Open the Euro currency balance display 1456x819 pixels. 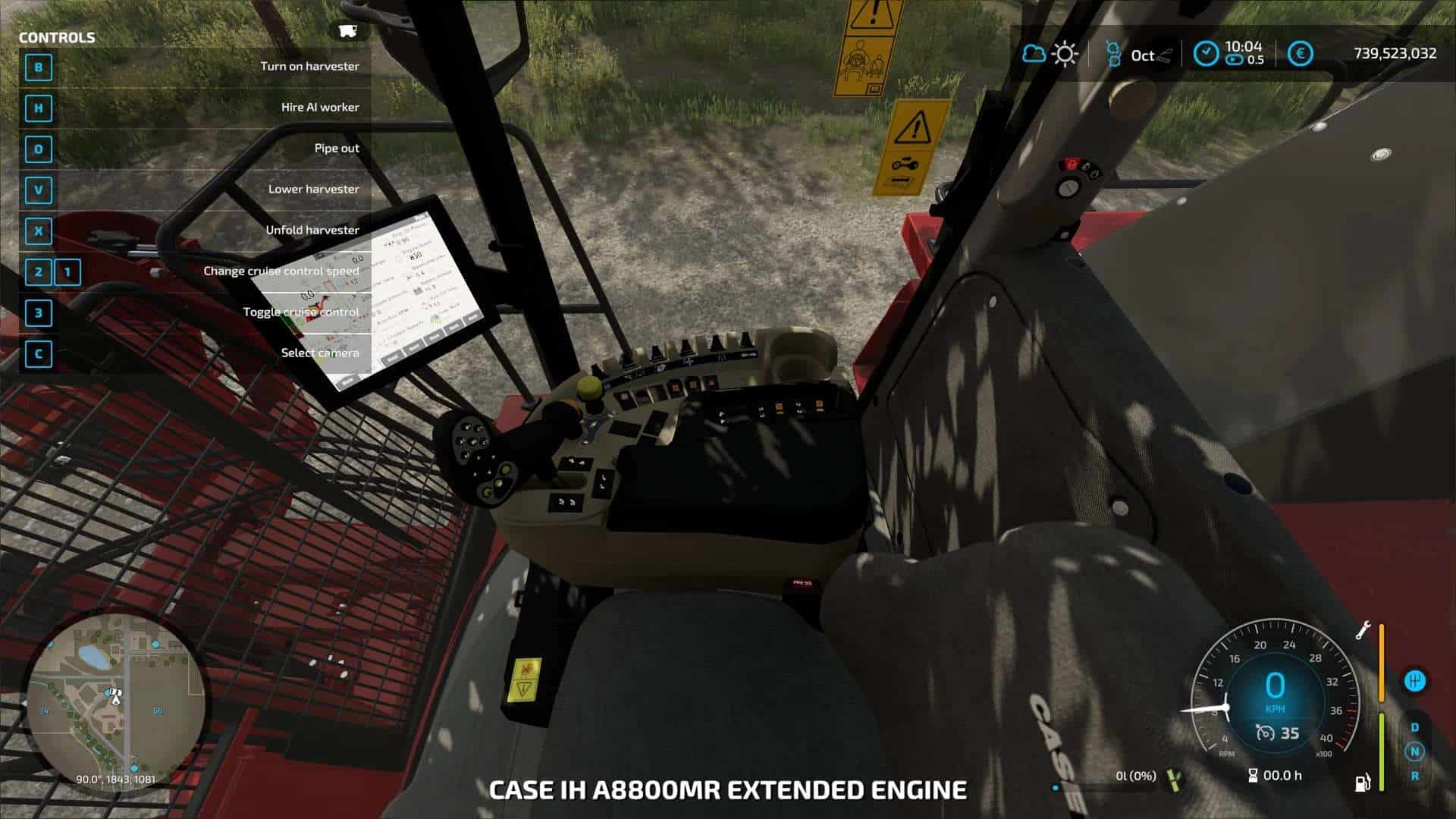tap(1301, 53)
